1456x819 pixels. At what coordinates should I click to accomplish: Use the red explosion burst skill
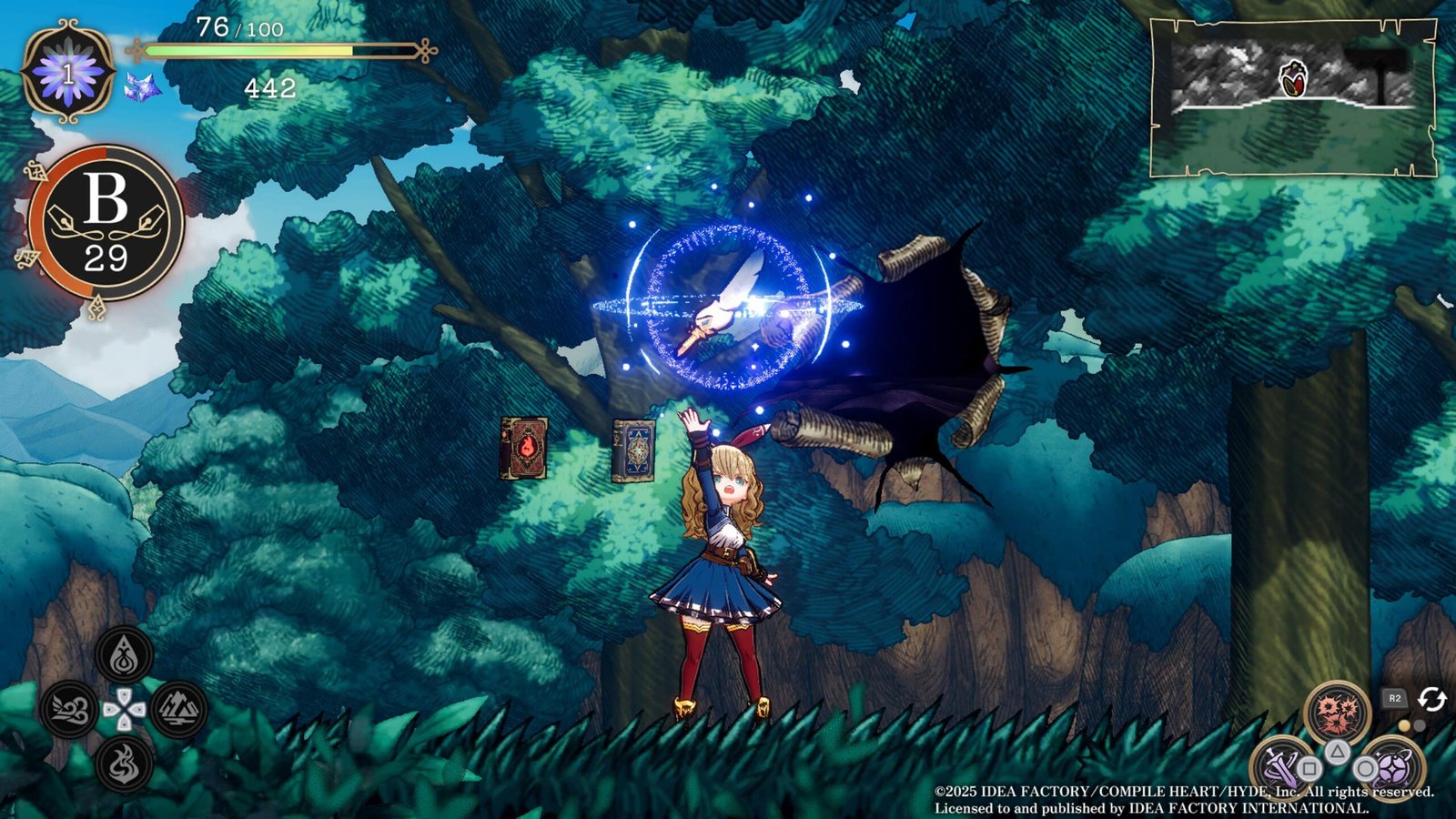coord(1337,713)
